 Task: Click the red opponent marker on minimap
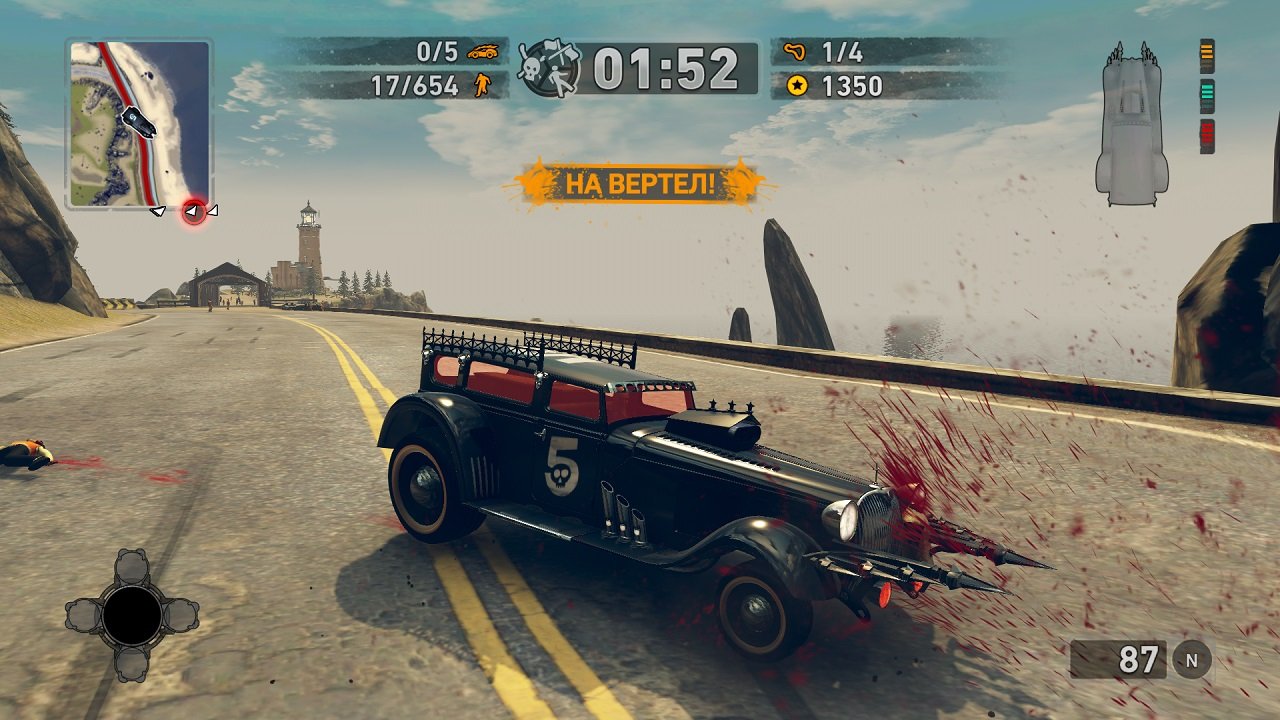tap(194, 211)
